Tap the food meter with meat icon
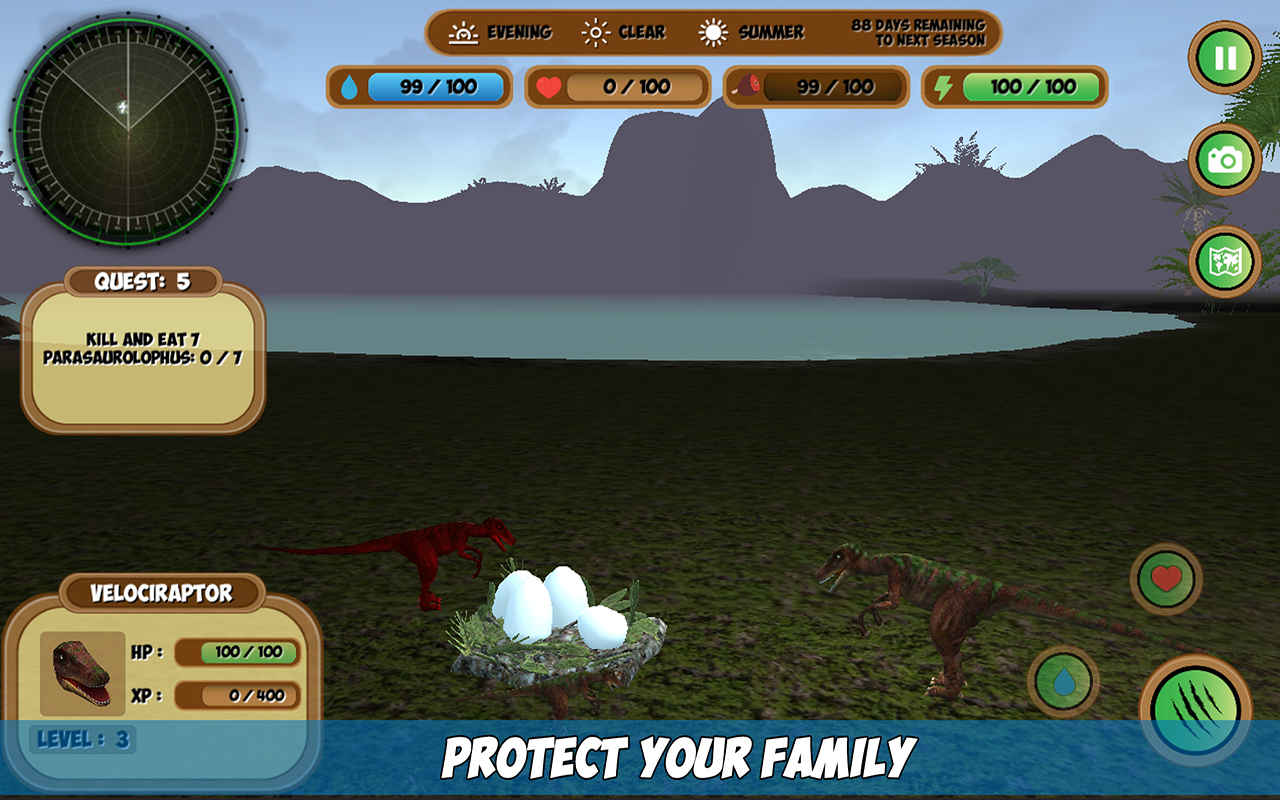1280x800 pixels. [815, 88]
